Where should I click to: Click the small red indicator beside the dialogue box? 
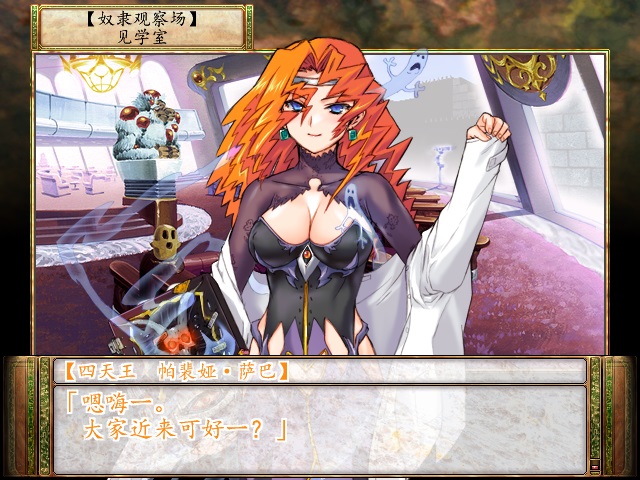(x=595, y=465)
